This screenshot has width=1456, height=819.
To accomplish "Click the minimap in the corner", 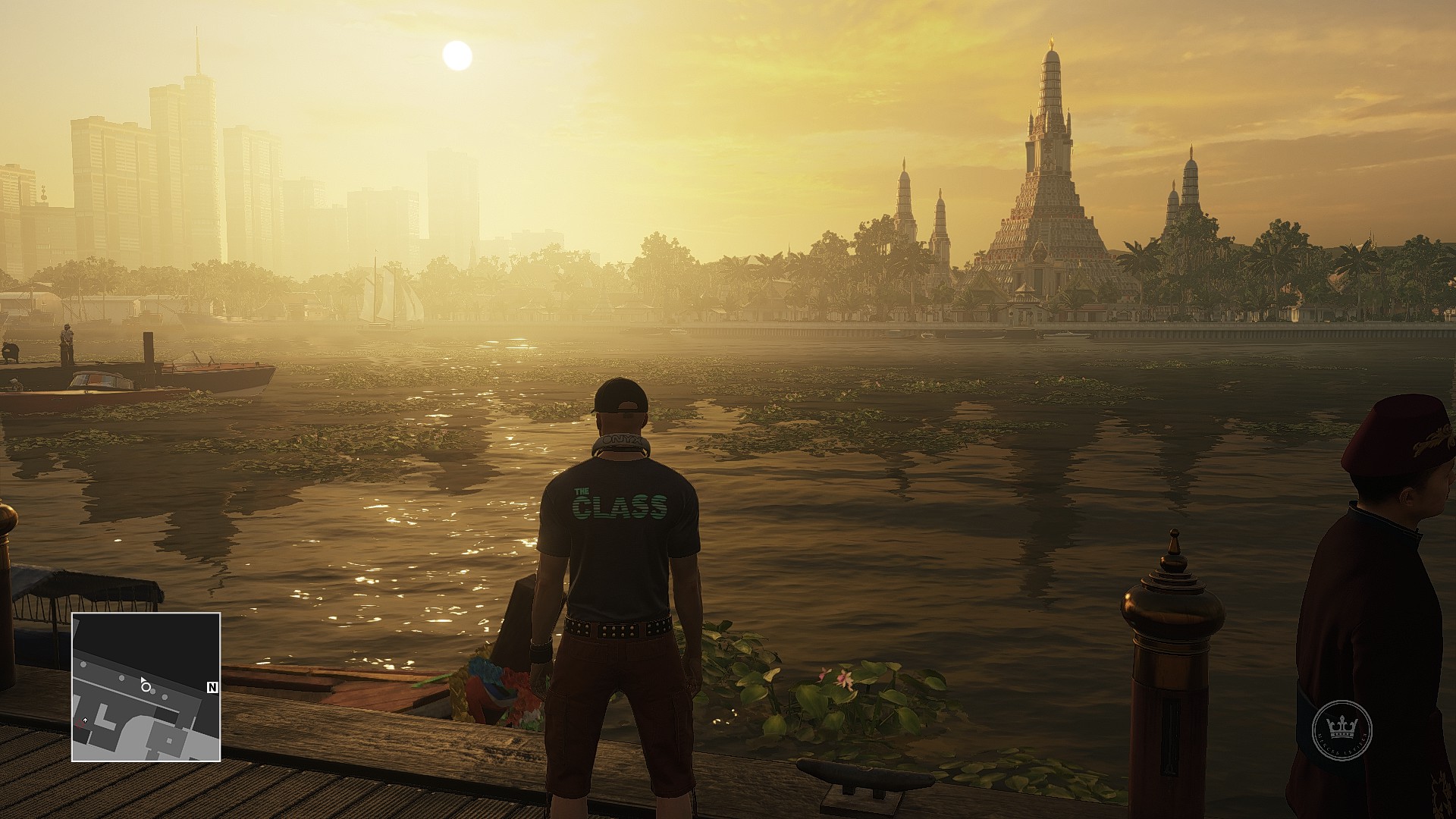I will 146,687.
